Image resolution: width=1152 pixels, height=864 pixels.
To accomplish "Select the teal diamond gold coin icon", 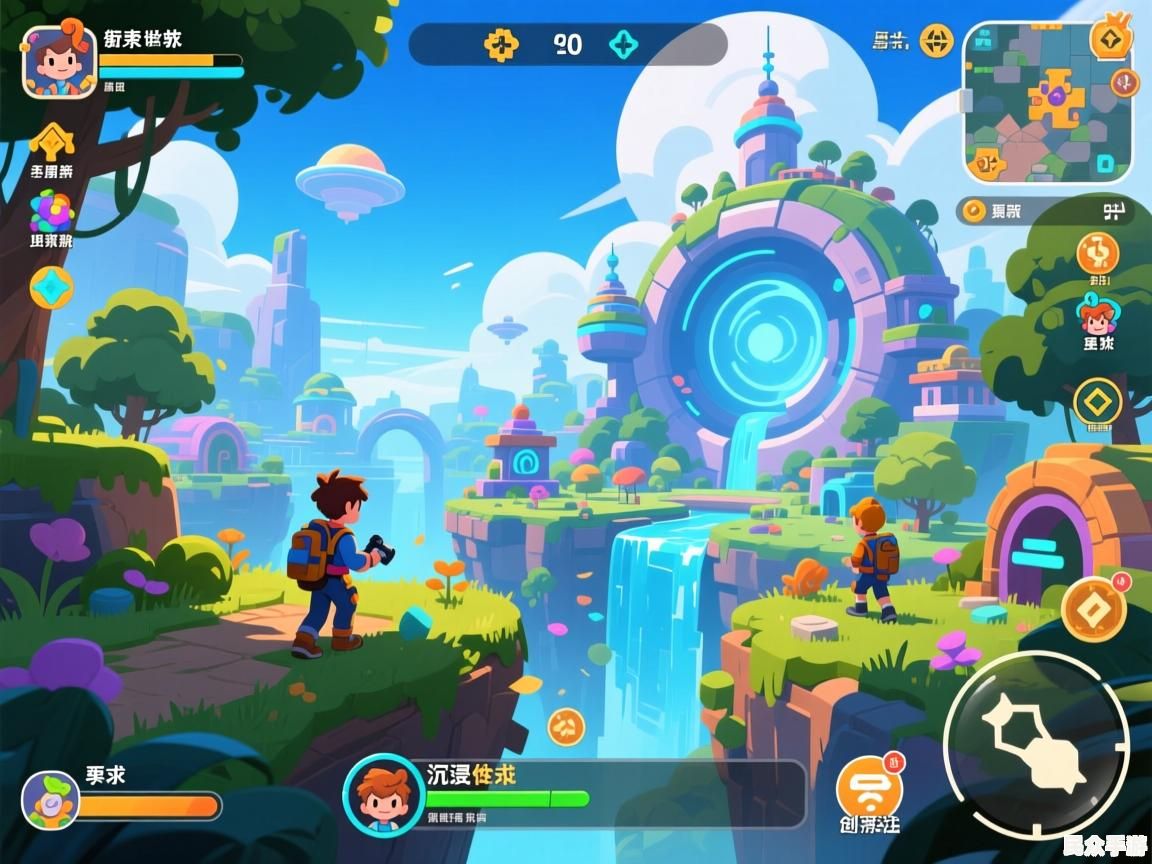I will tap(51, 288).
